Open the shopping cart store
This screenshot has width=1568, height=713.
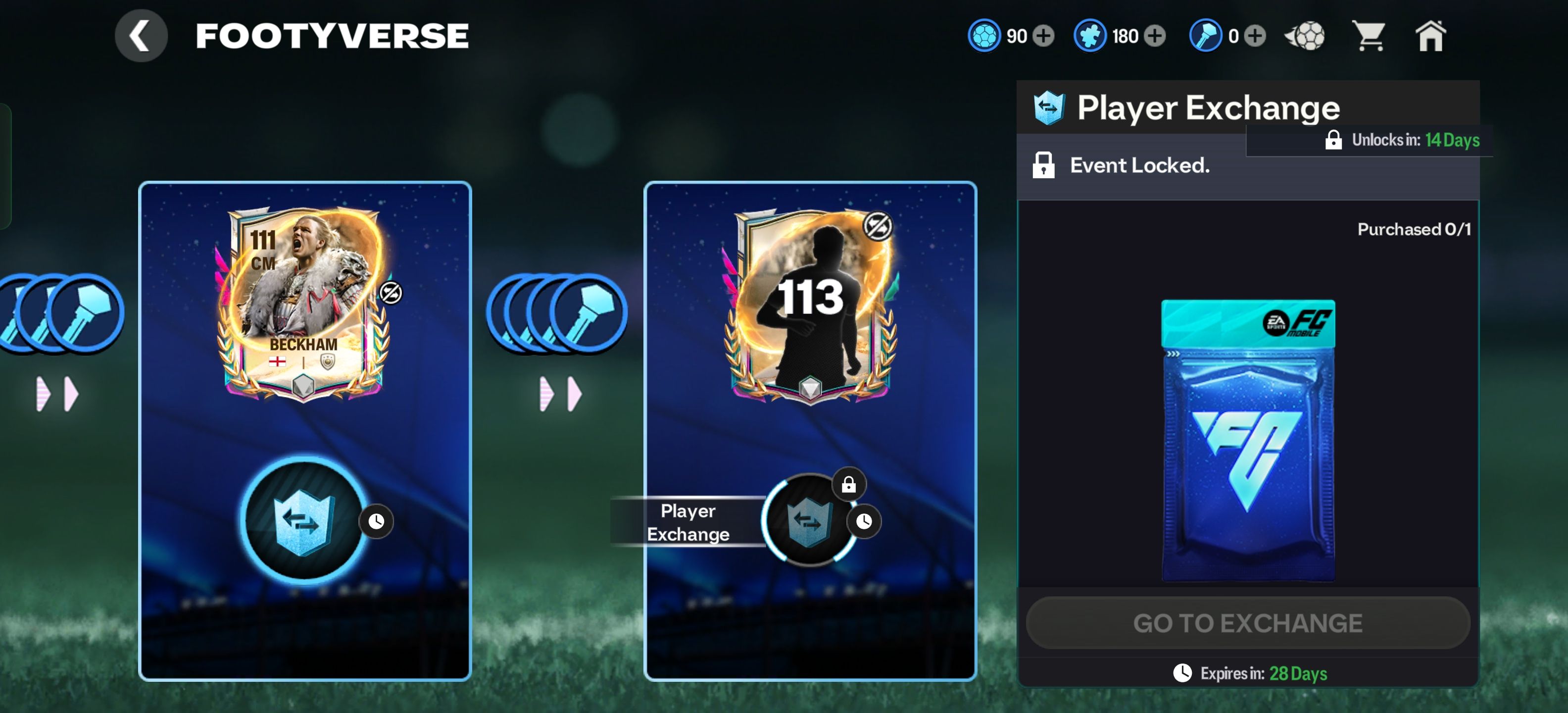(1369, 36)
